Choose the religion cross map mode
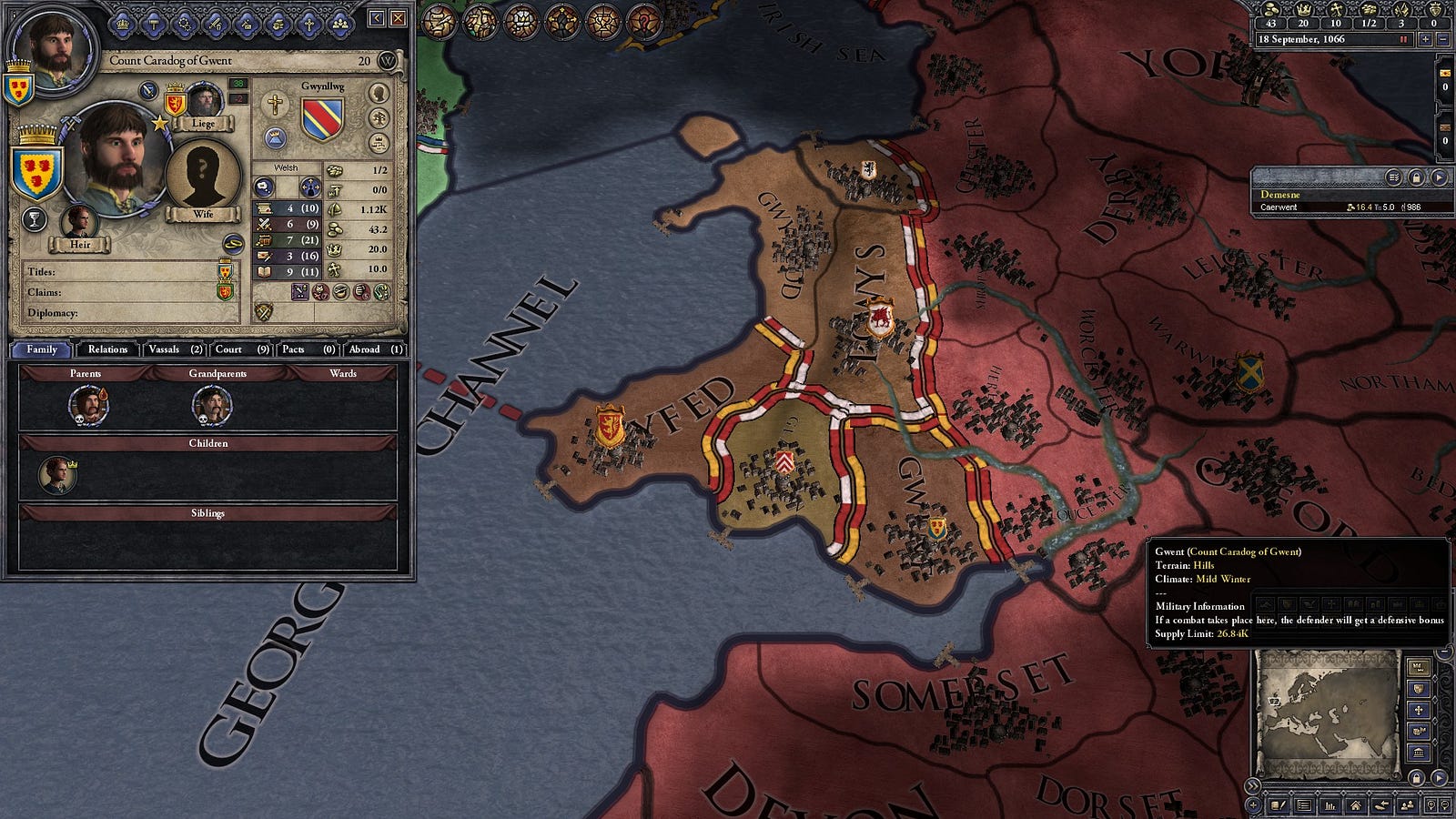Image resolution: width=1456 pixels, height=819 pixels. [1418, 709]
